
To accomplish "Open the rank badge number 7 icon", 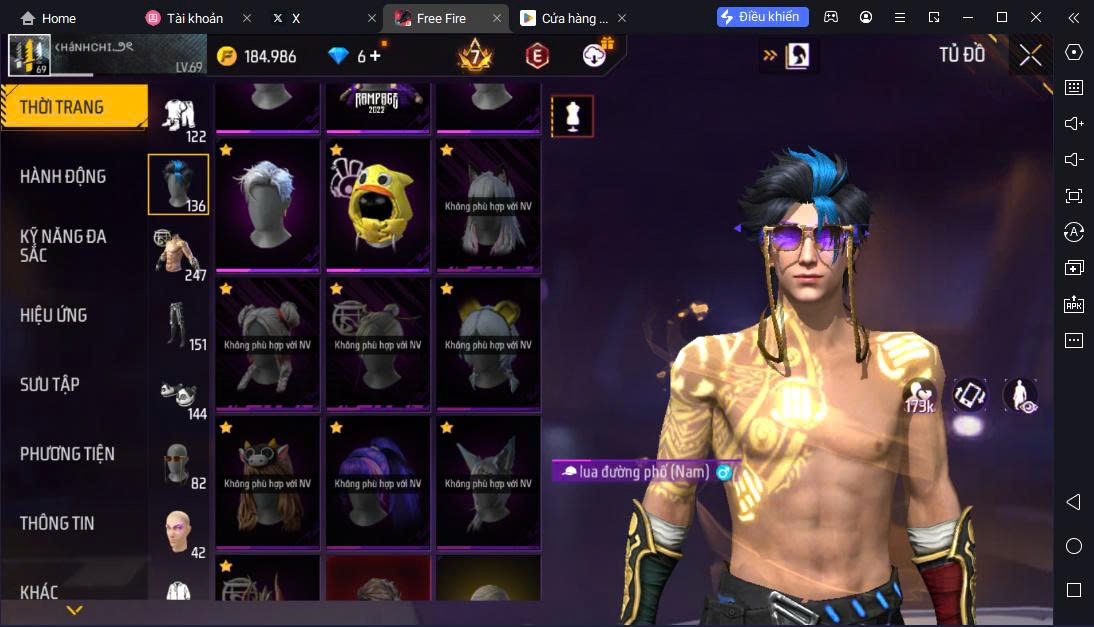I will point(474,56).
